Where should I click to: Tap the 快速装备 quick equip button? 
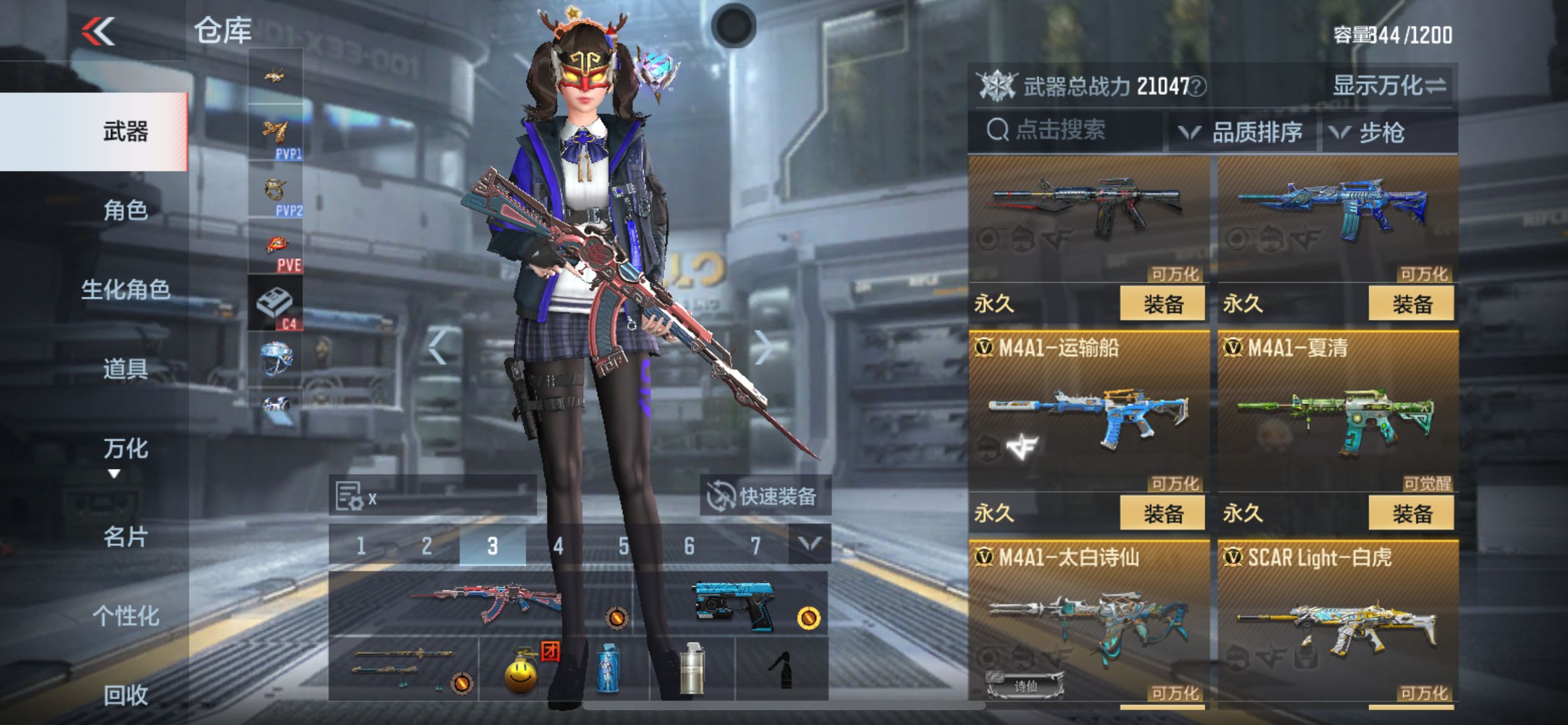click(765, 496)
